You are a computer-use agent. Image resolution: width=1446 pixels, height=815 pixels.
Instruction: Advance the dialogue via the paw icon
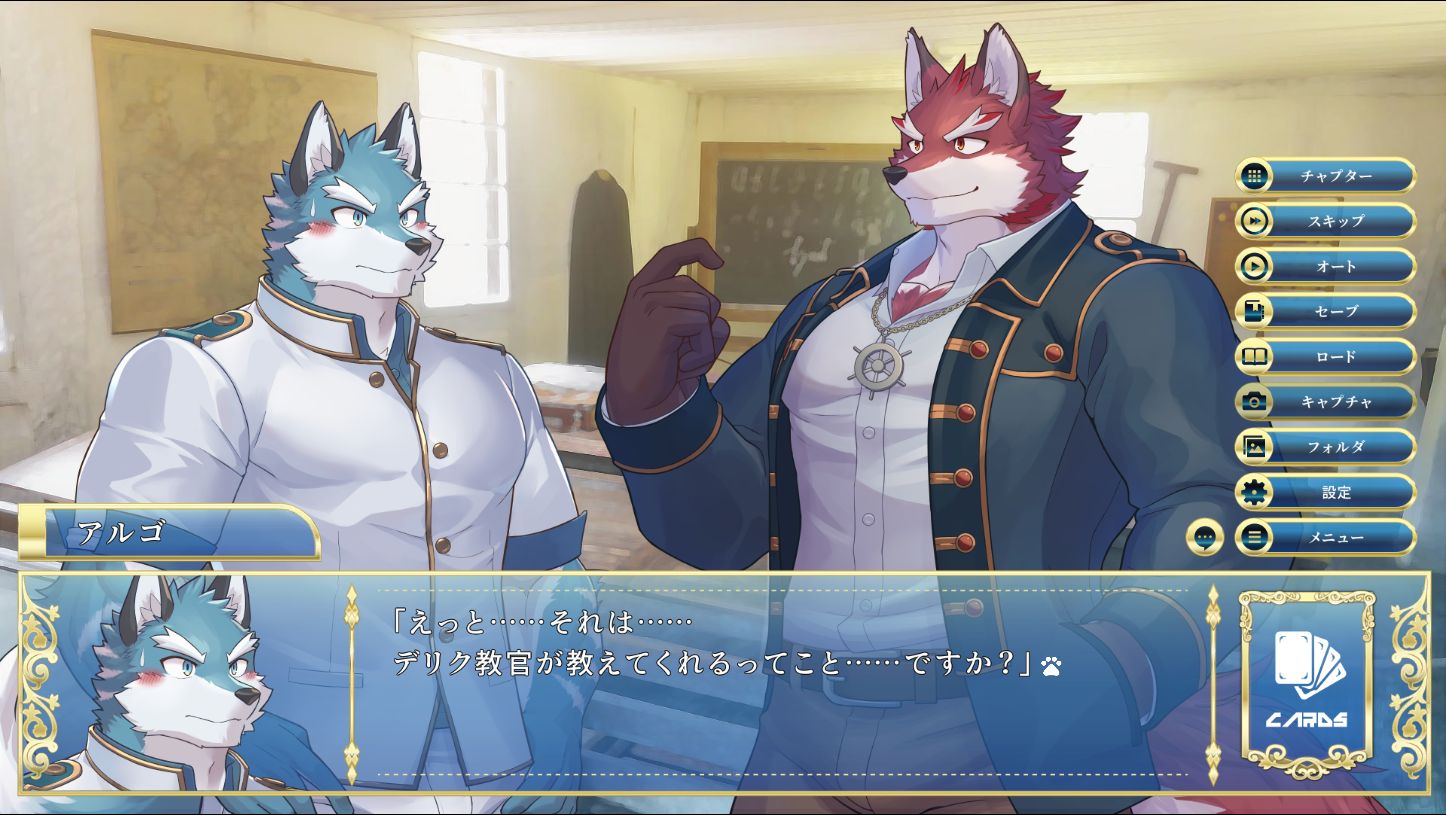pos(1051,664)
